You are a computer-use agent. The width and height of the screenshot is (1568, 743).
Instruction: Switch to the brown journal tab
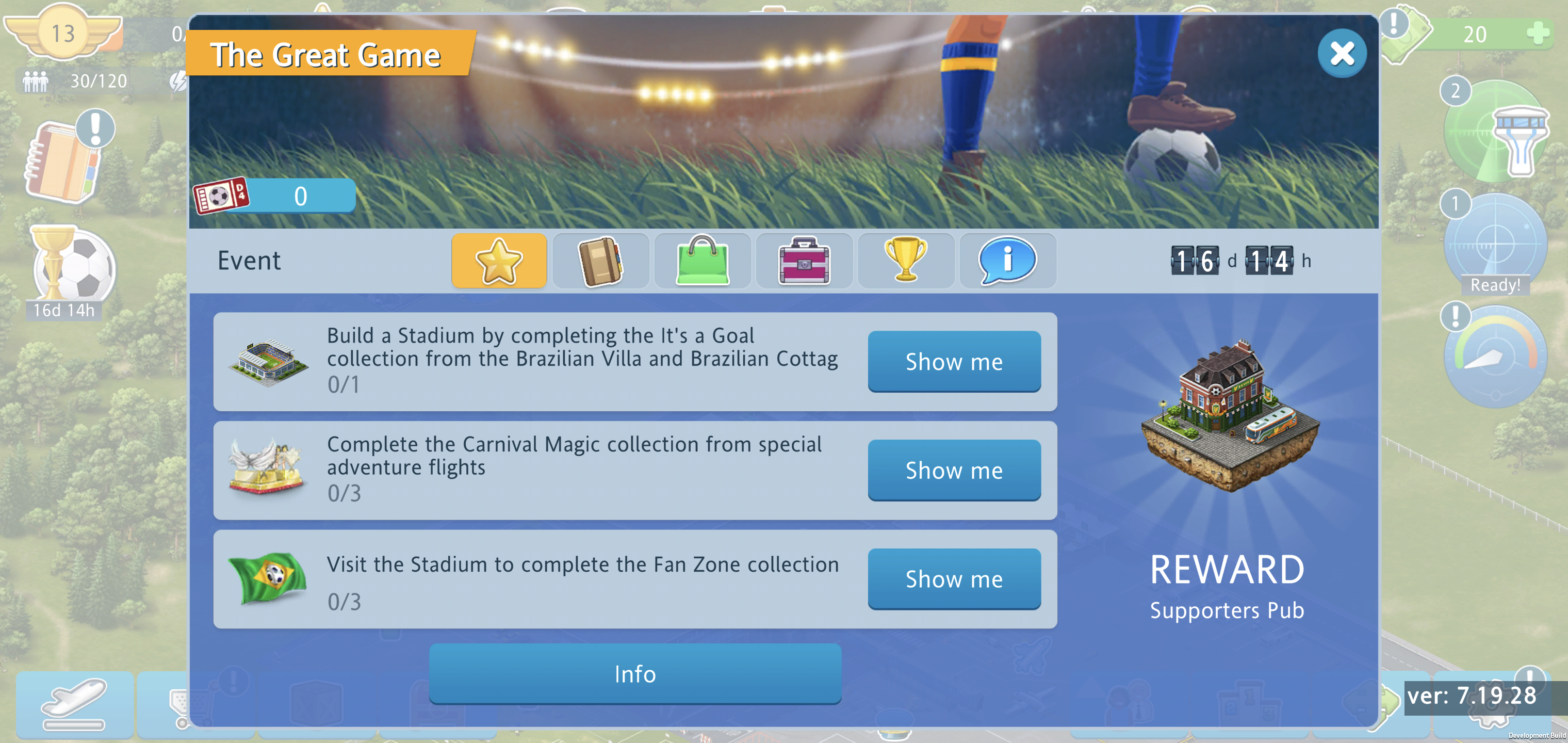pos(600,261)
